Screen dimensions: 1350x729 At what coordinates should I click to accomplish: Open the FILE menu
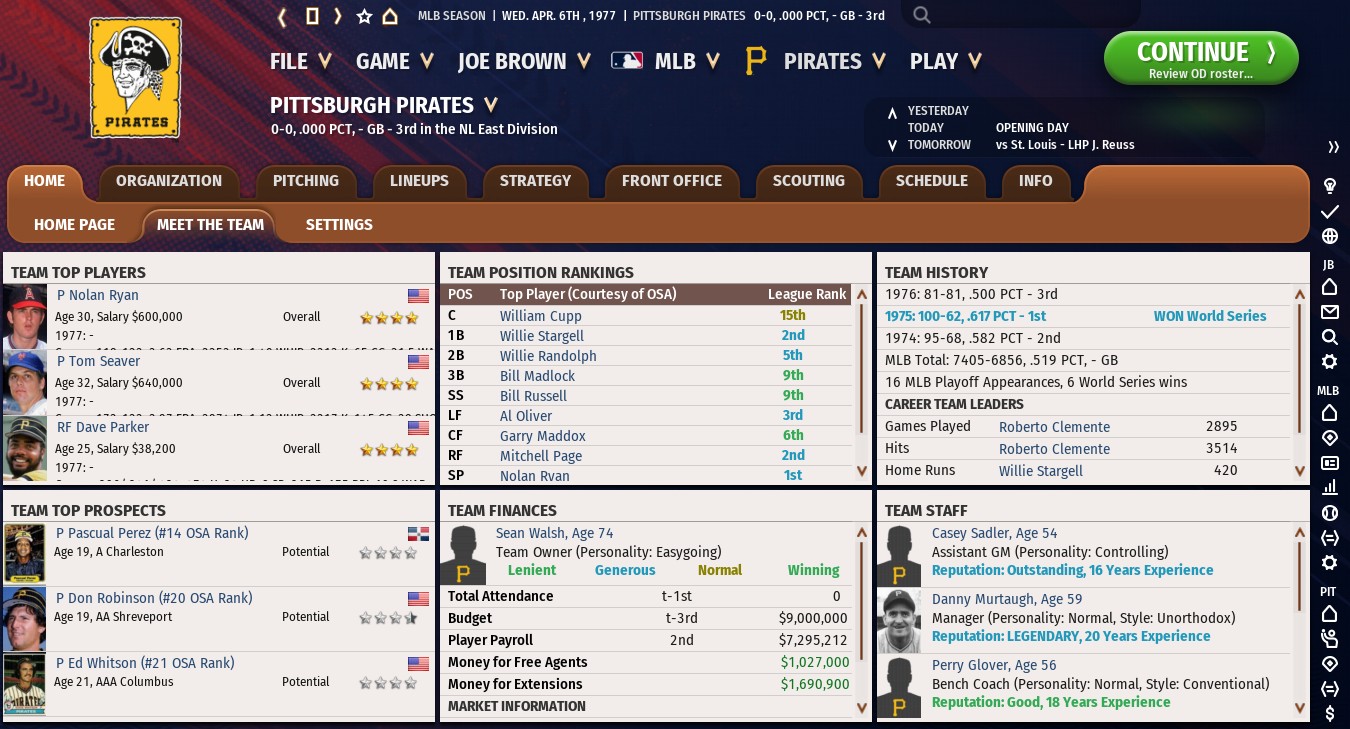300,61
